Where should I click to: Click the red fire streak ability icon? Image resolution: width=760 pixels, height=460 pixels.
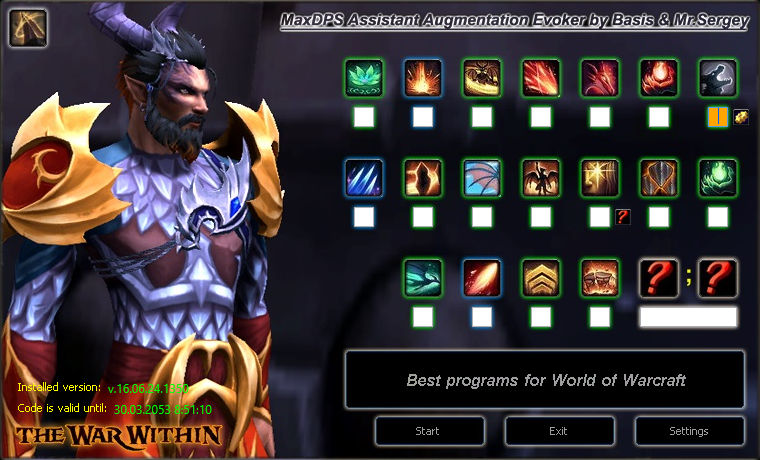481,278
